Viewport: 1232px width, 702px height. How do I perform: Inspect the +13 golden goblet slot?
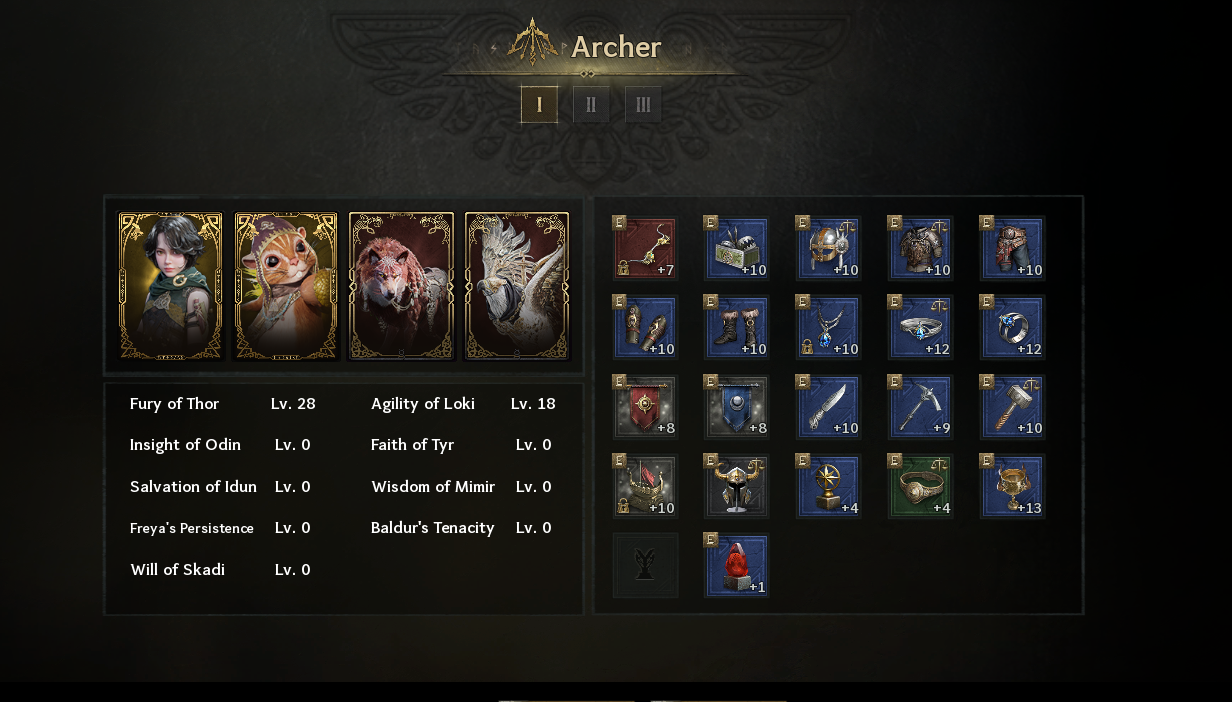tap(1013, 486)
